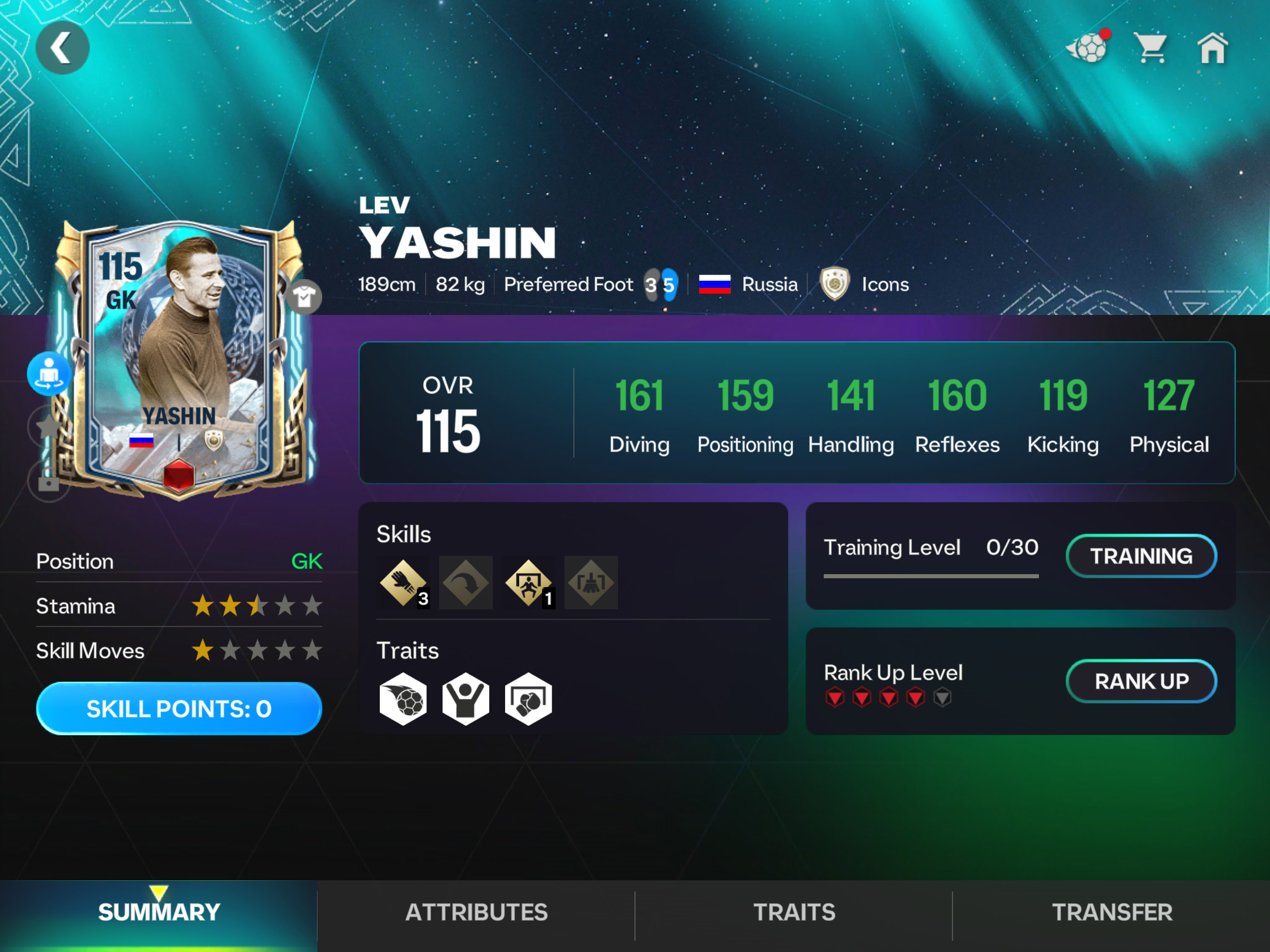Switch to the ATTRIBUTES tab
1270x952 pixels.
[476, 912]
